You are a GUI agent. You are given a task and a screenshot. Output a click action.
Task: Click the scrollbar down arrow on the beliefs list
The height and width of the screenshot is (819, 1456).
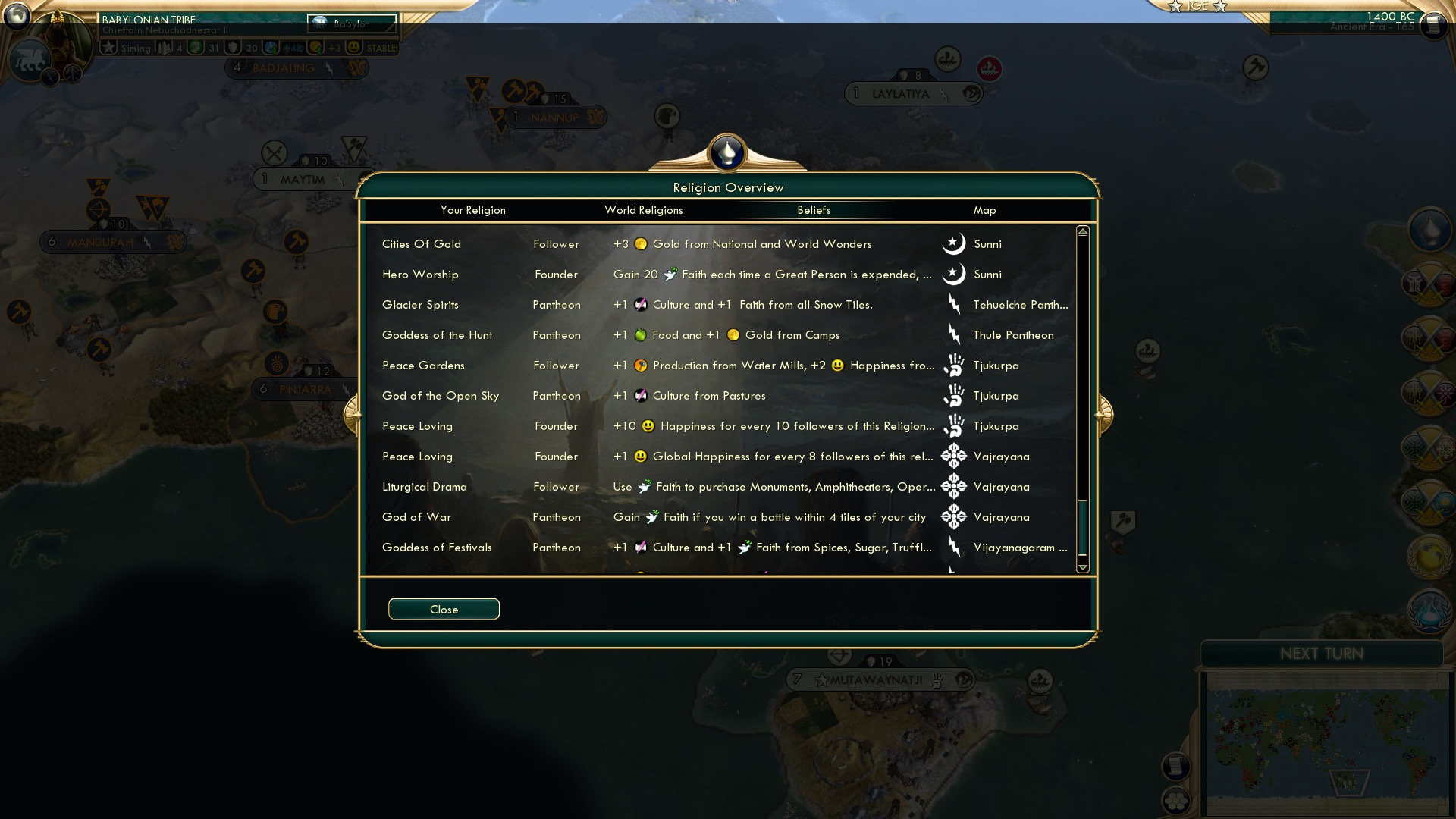1084,566
